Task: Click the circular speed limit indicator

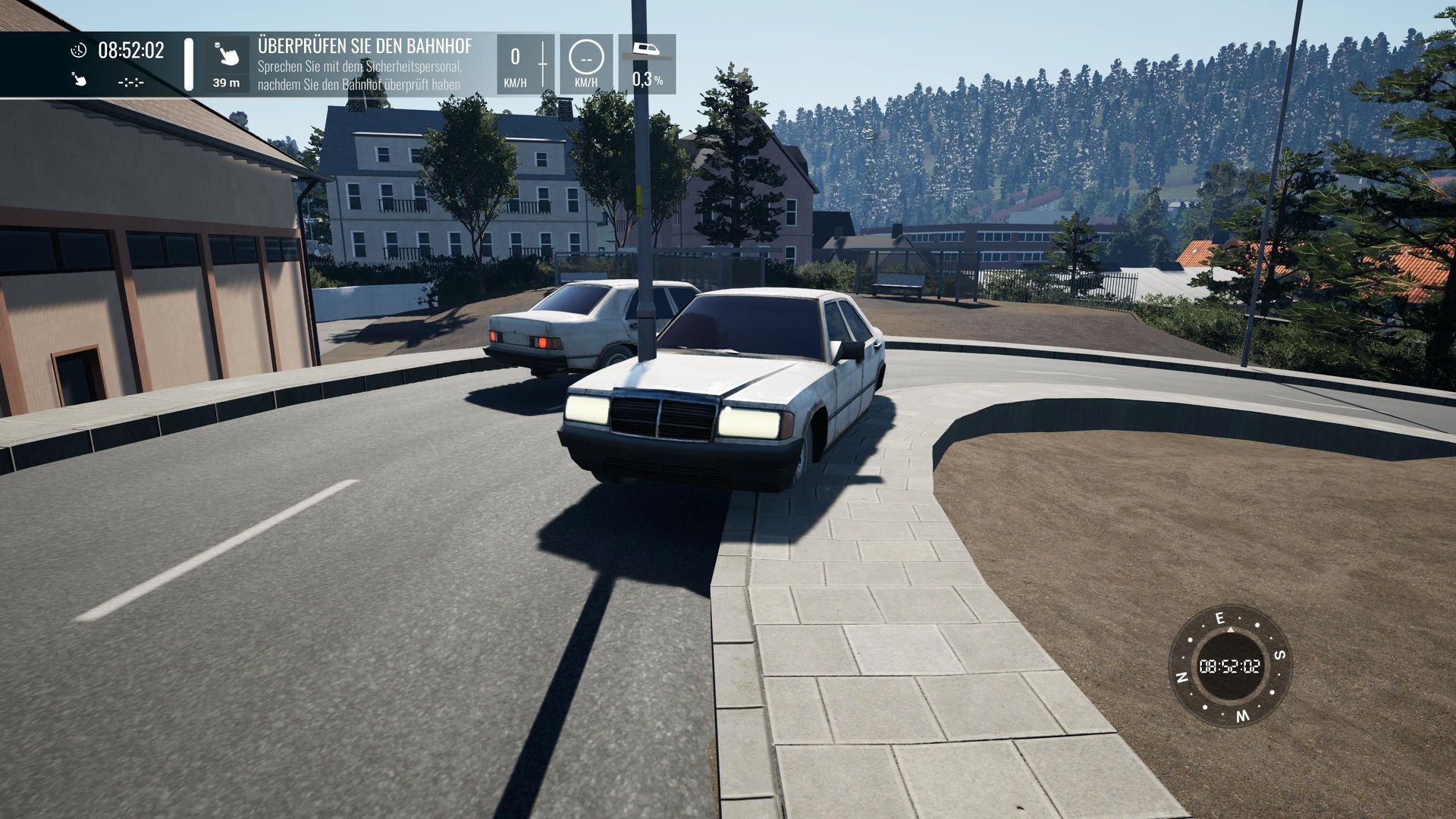Action: pos(585,57)
